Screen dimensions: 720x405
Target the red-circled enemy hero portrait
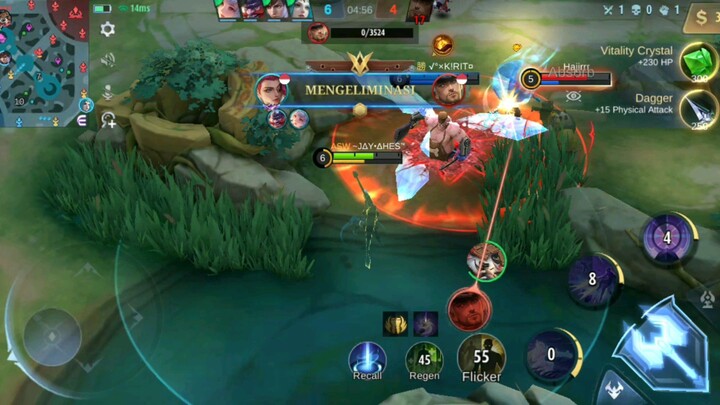tap(469, 309)
